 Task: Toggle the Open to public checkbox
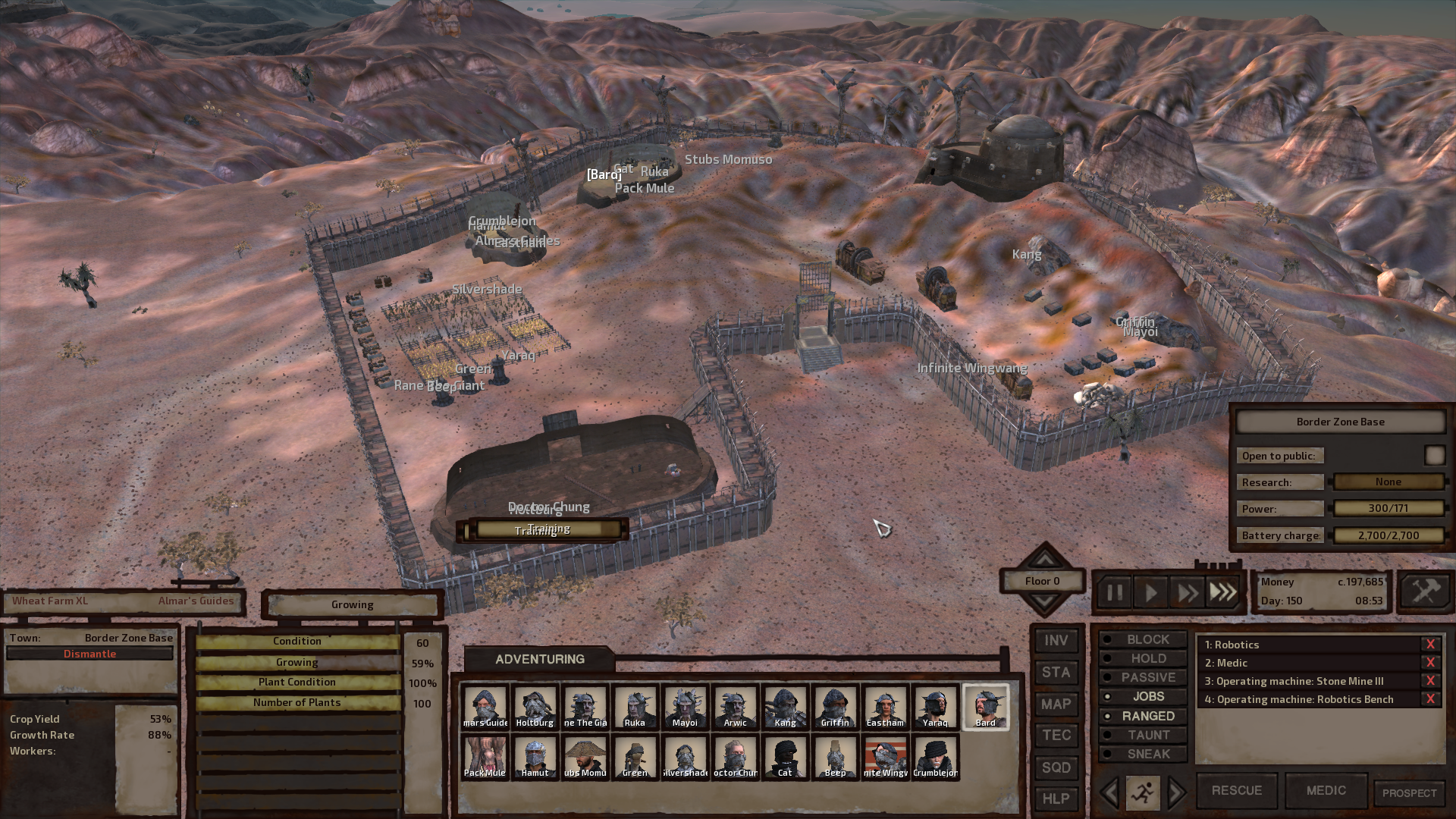point(1434,455)
